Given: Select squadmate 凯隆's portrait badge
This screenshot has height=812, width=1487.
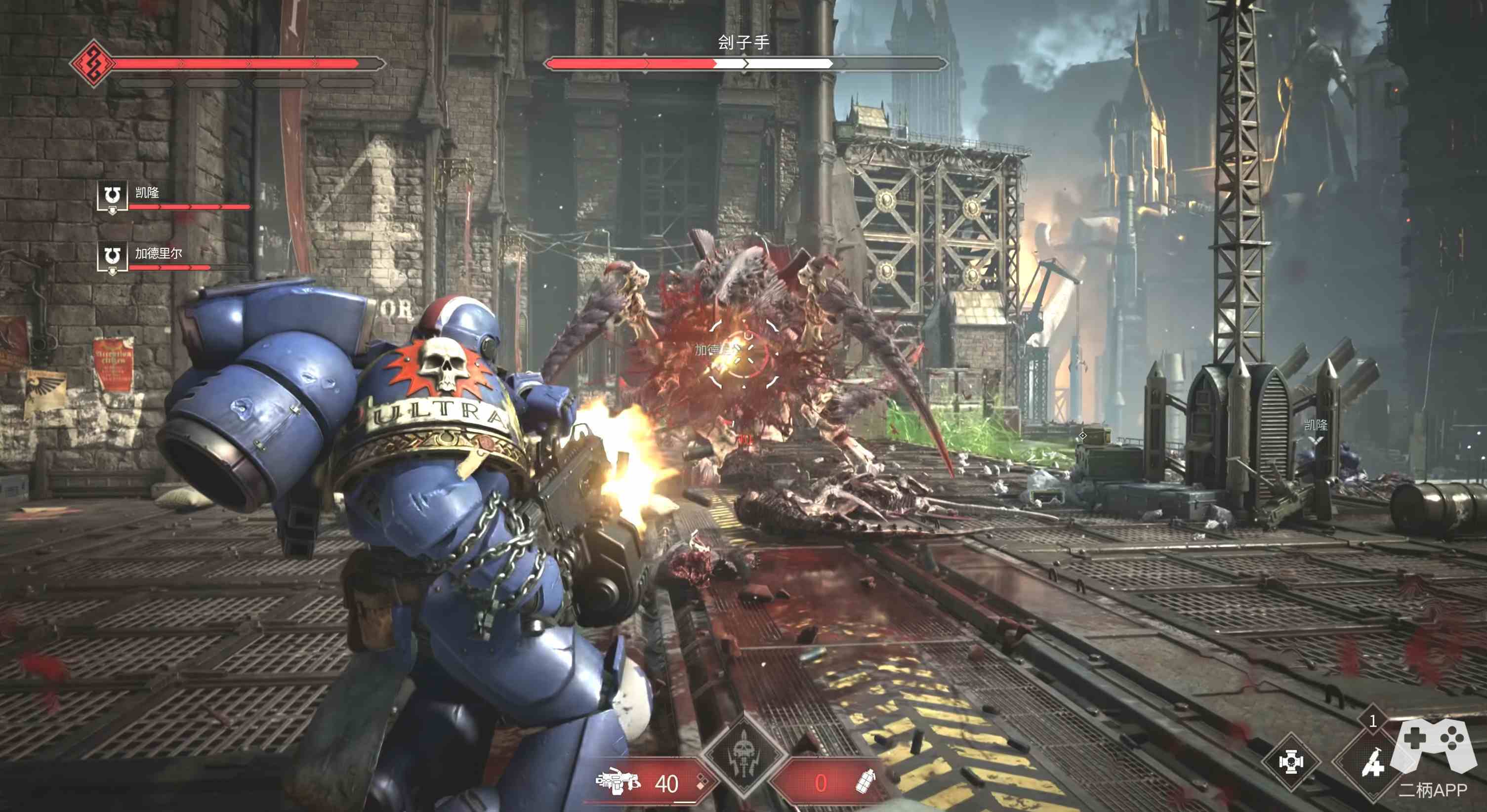Looking at the screenshot, I should click(112, 197).
